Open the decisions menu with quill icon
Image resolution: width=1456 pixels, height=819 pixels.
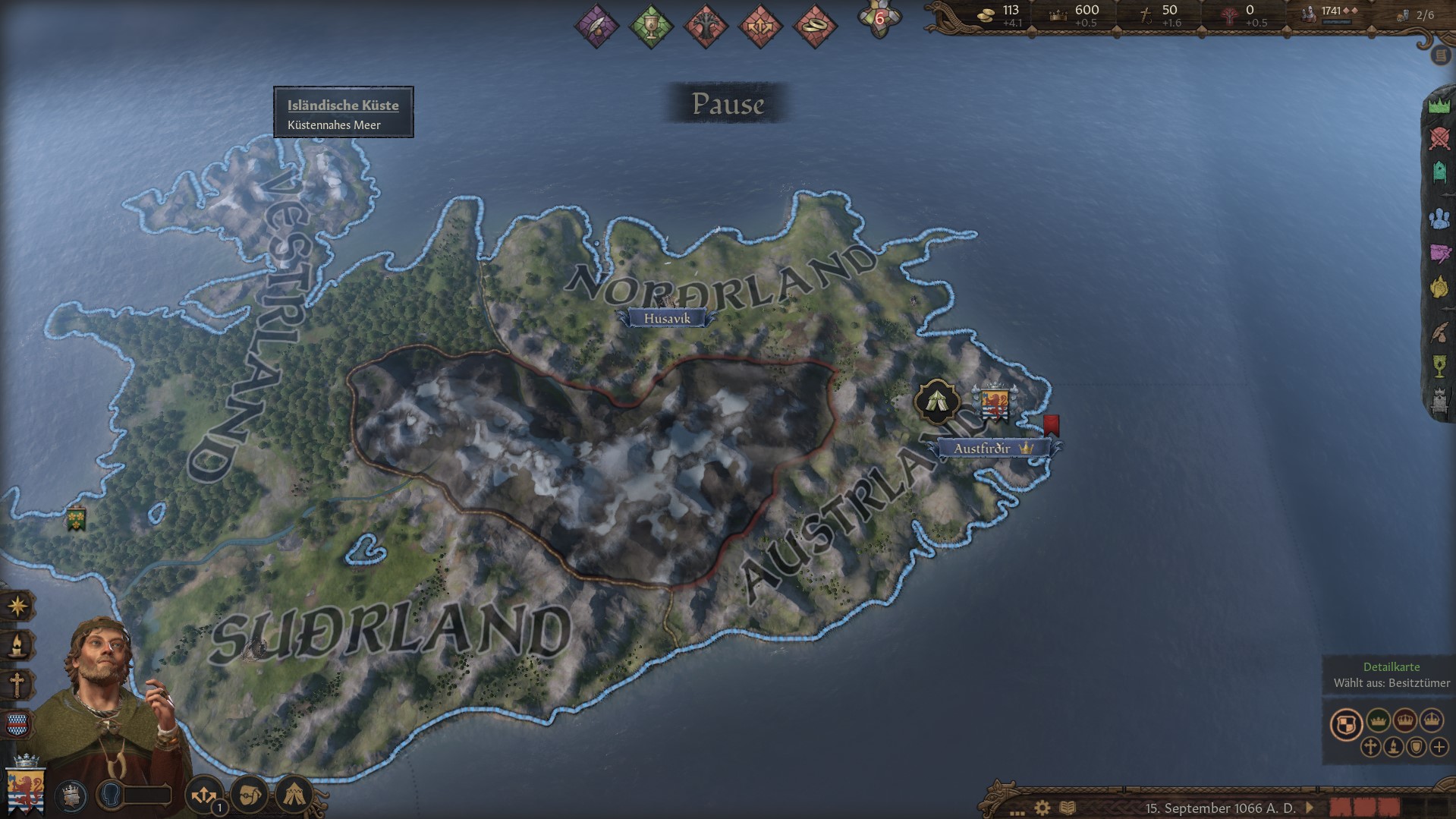click(x=1439, y=332)
